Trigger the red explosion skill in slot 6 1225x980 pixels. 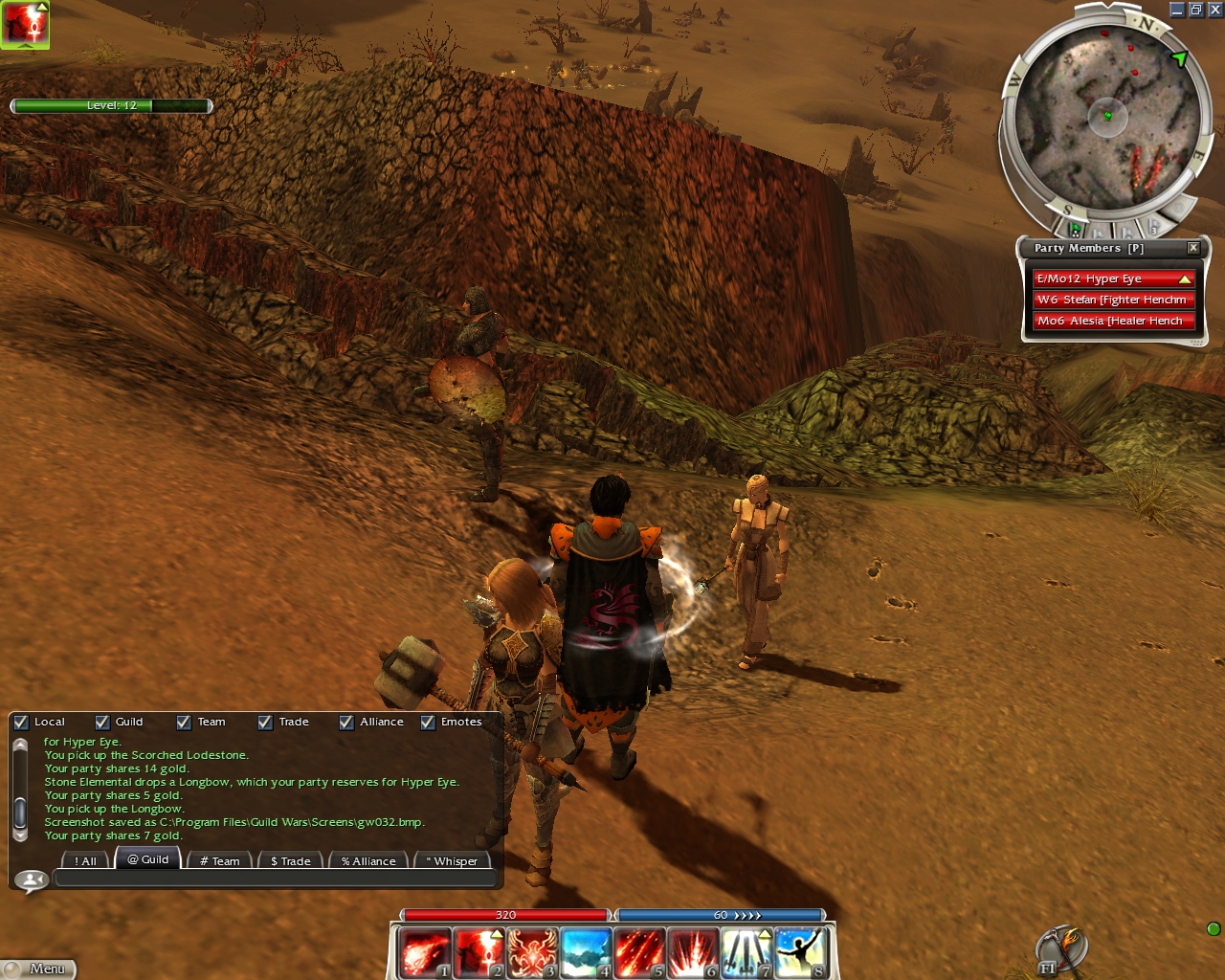[693, 952]
